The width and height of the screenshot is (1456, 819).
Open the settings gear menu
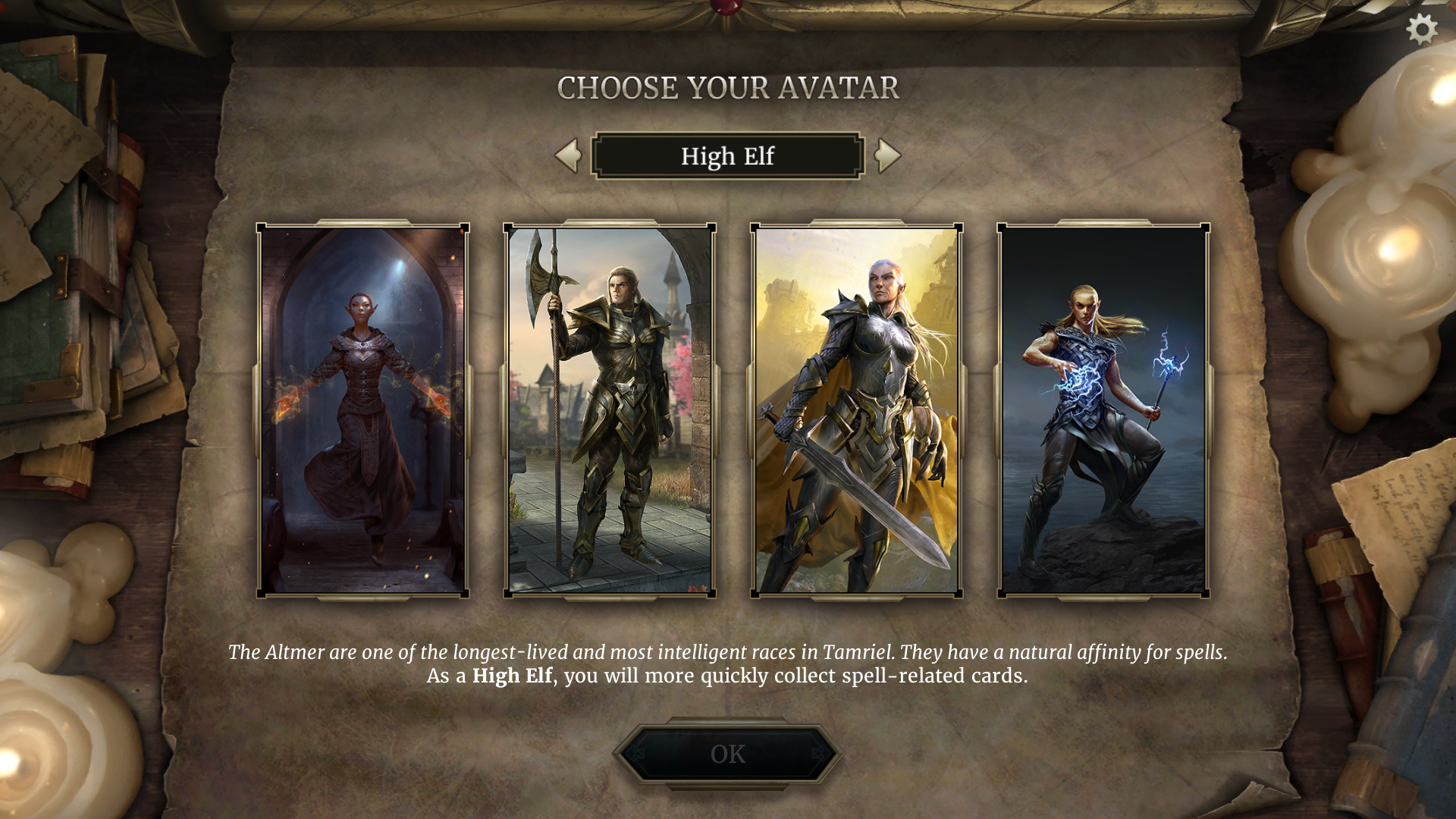click(1421, 29)
